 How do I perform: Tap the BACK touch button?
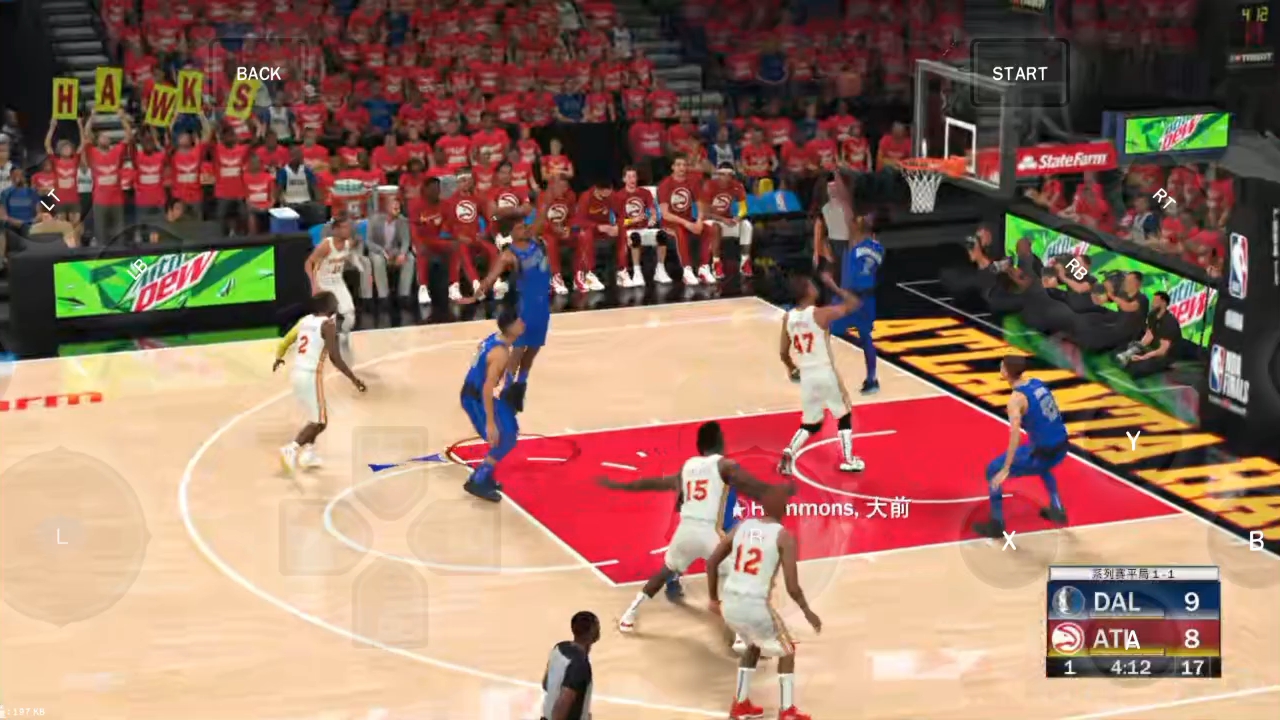coord(258,74)
